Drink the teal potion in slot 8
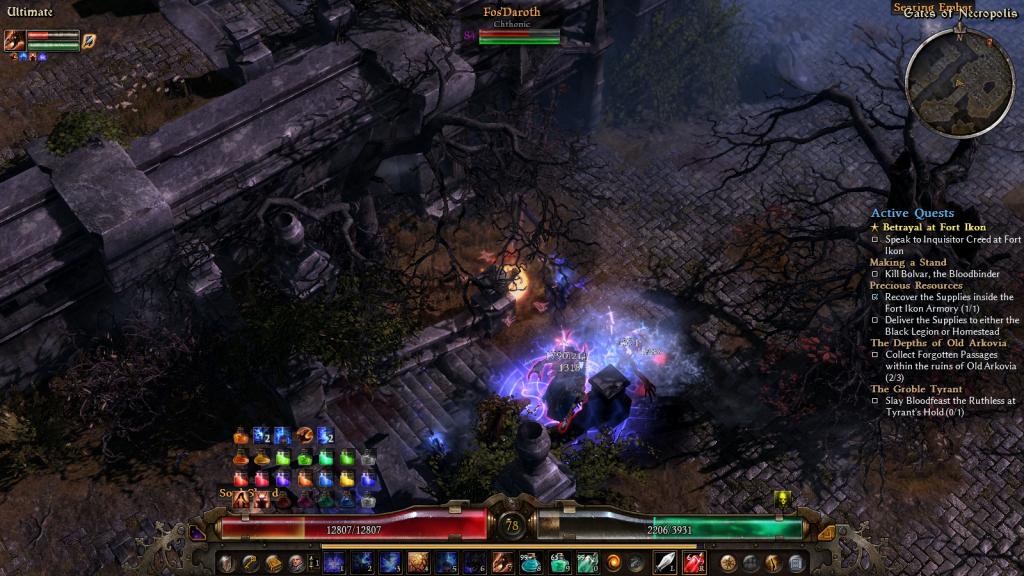Screen dimensions: 1024x576 click(531, 562)
